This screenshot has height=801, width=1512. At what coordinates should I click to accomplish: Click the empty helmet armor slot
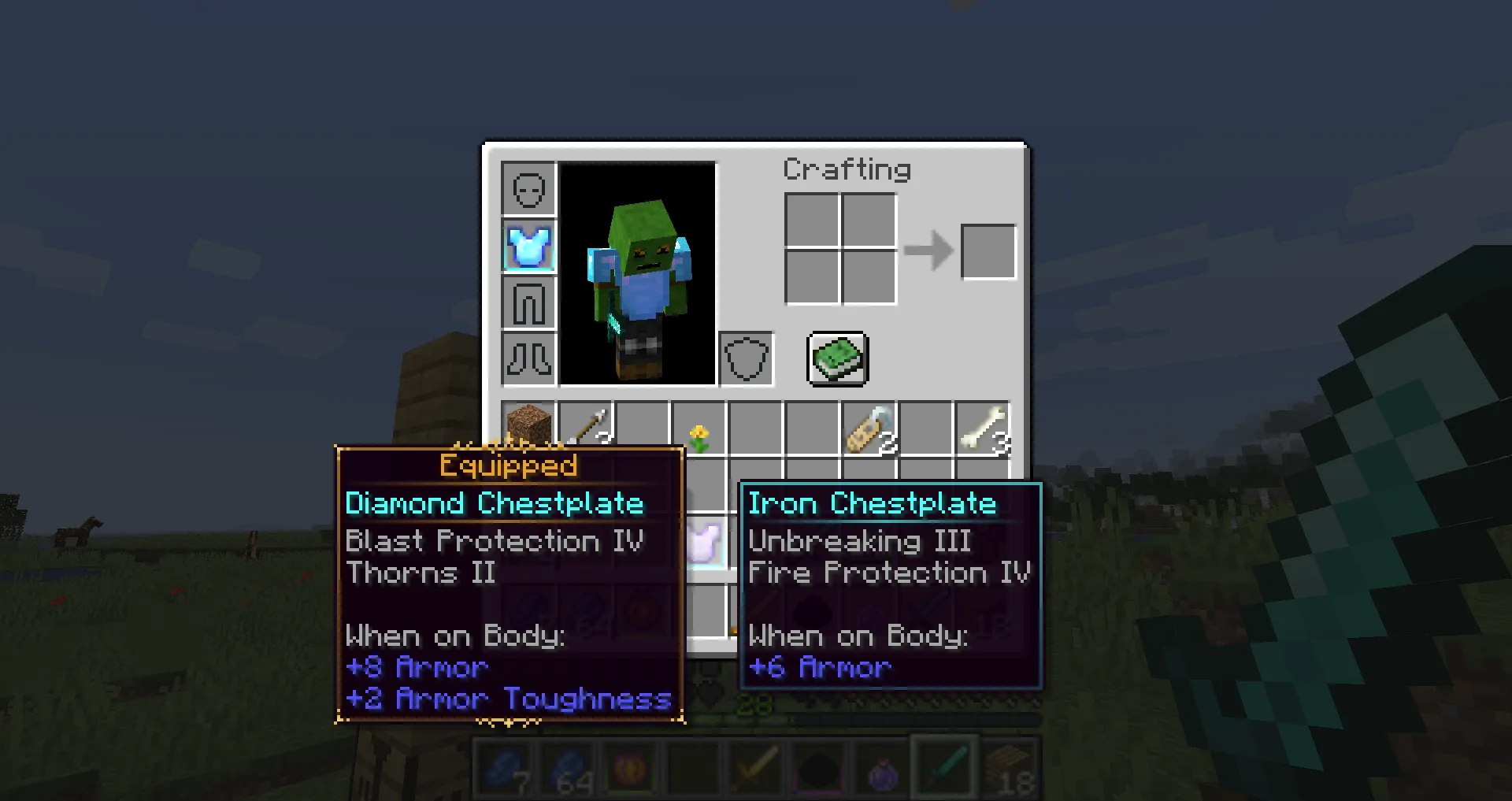tap(529, 190)
